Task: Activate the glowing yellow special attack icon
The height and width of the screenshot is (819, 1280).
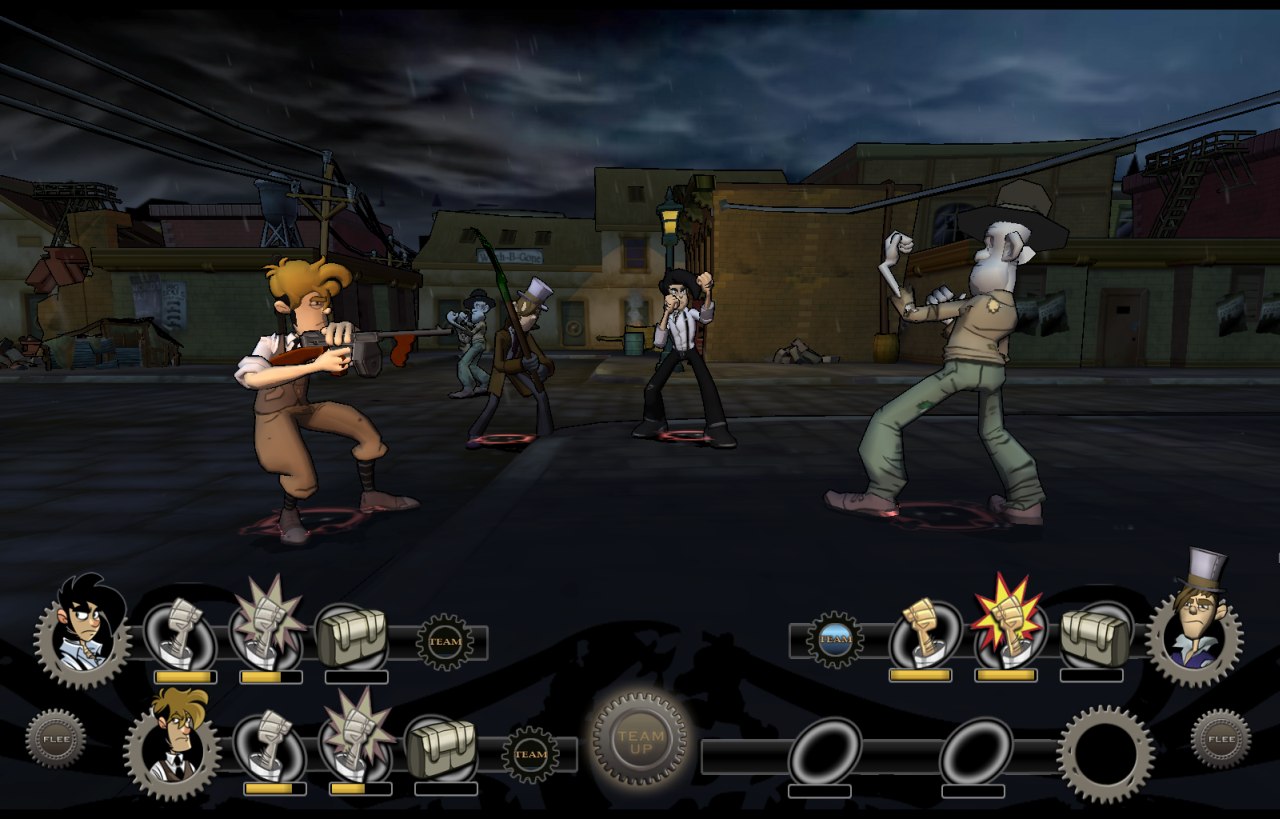Action: click(x=1008, y=628)
